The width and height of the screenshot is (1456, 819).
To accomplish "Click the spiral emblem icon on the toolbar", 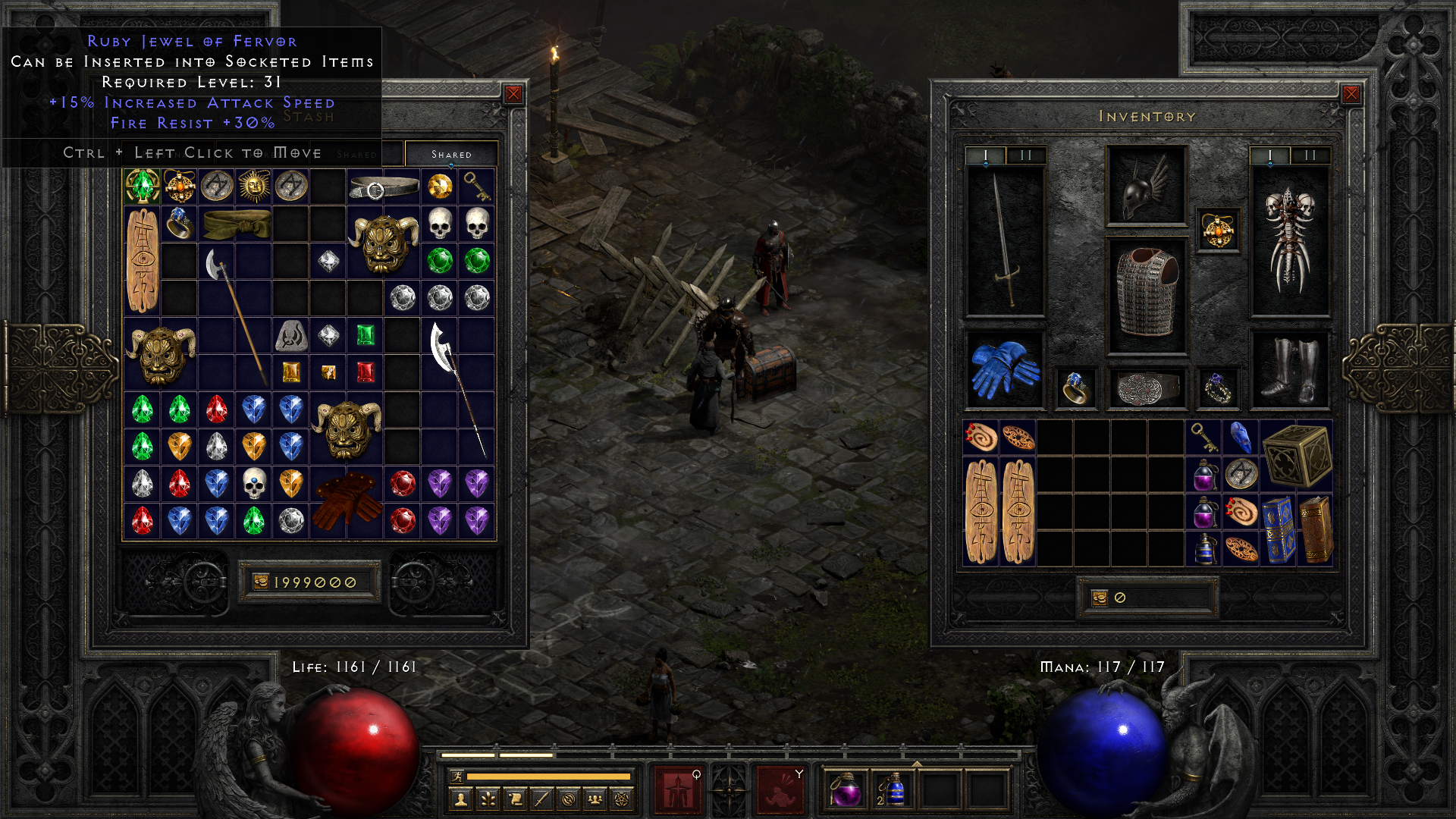I will tap(568, 801).
